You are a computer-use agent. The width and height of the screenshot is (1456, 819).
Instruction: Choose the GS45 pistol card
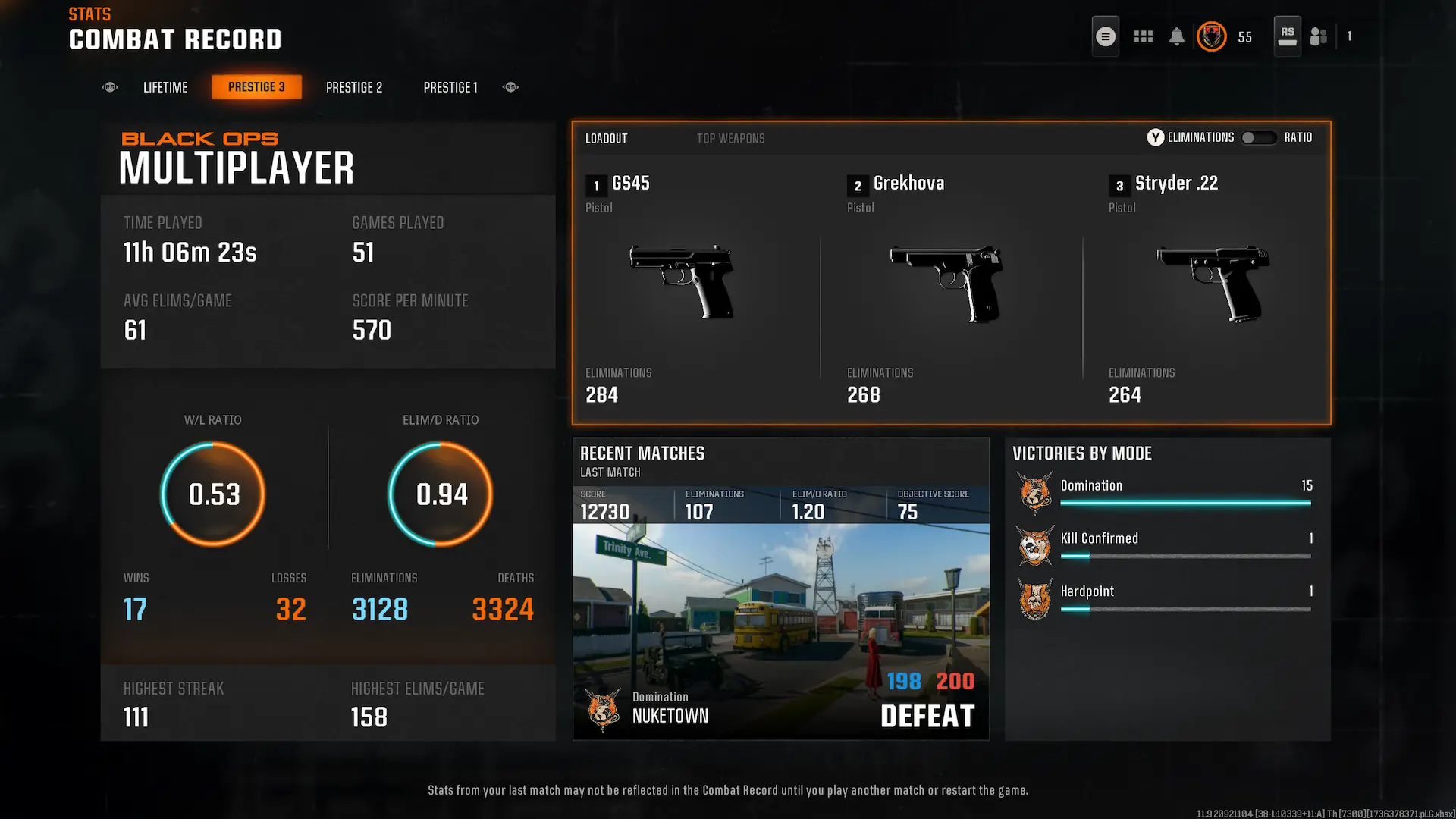click(690, 288)
